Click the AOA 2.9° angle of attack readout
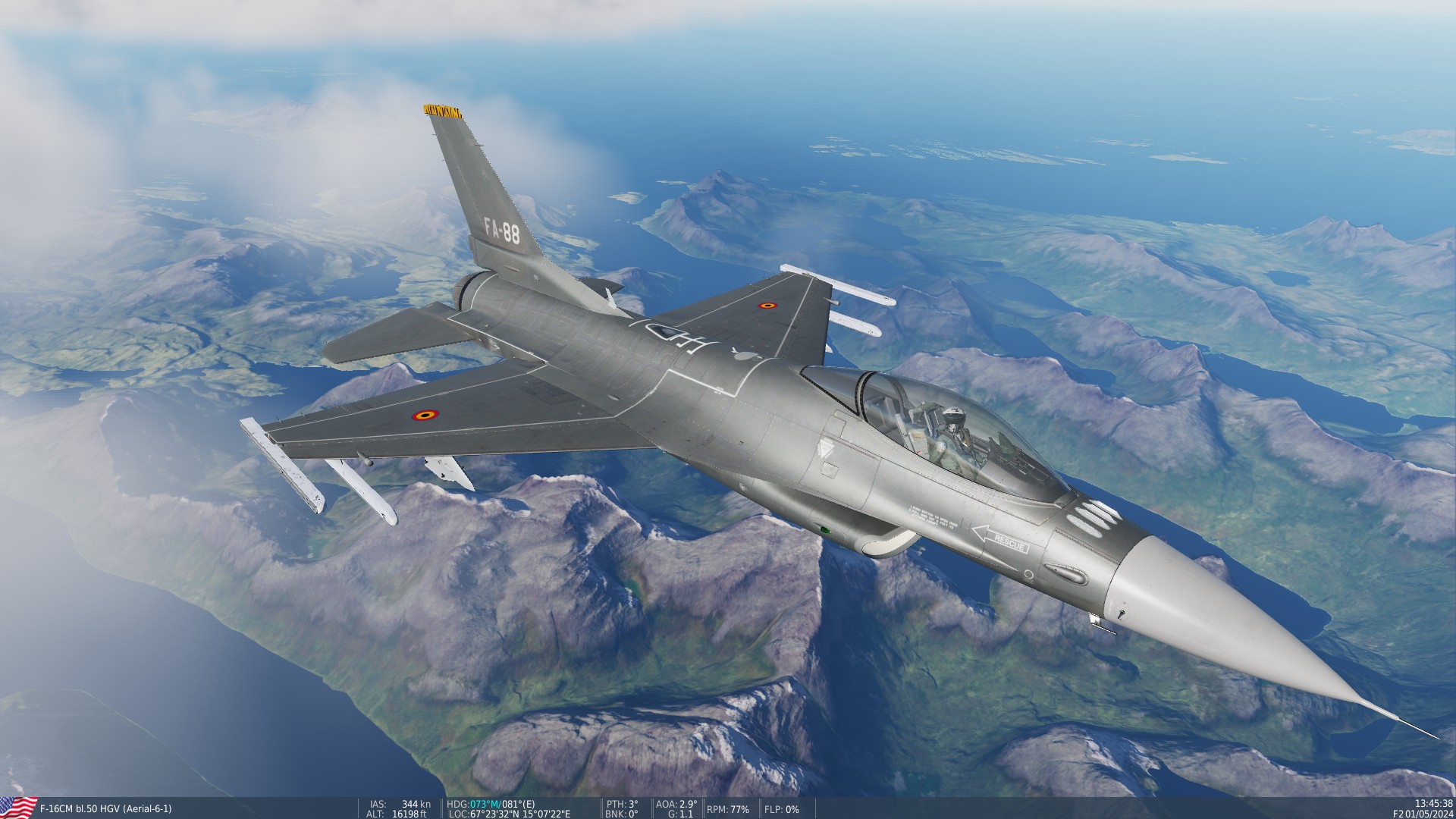This screenshot has width=1456, height=819. tap(679, 805)
